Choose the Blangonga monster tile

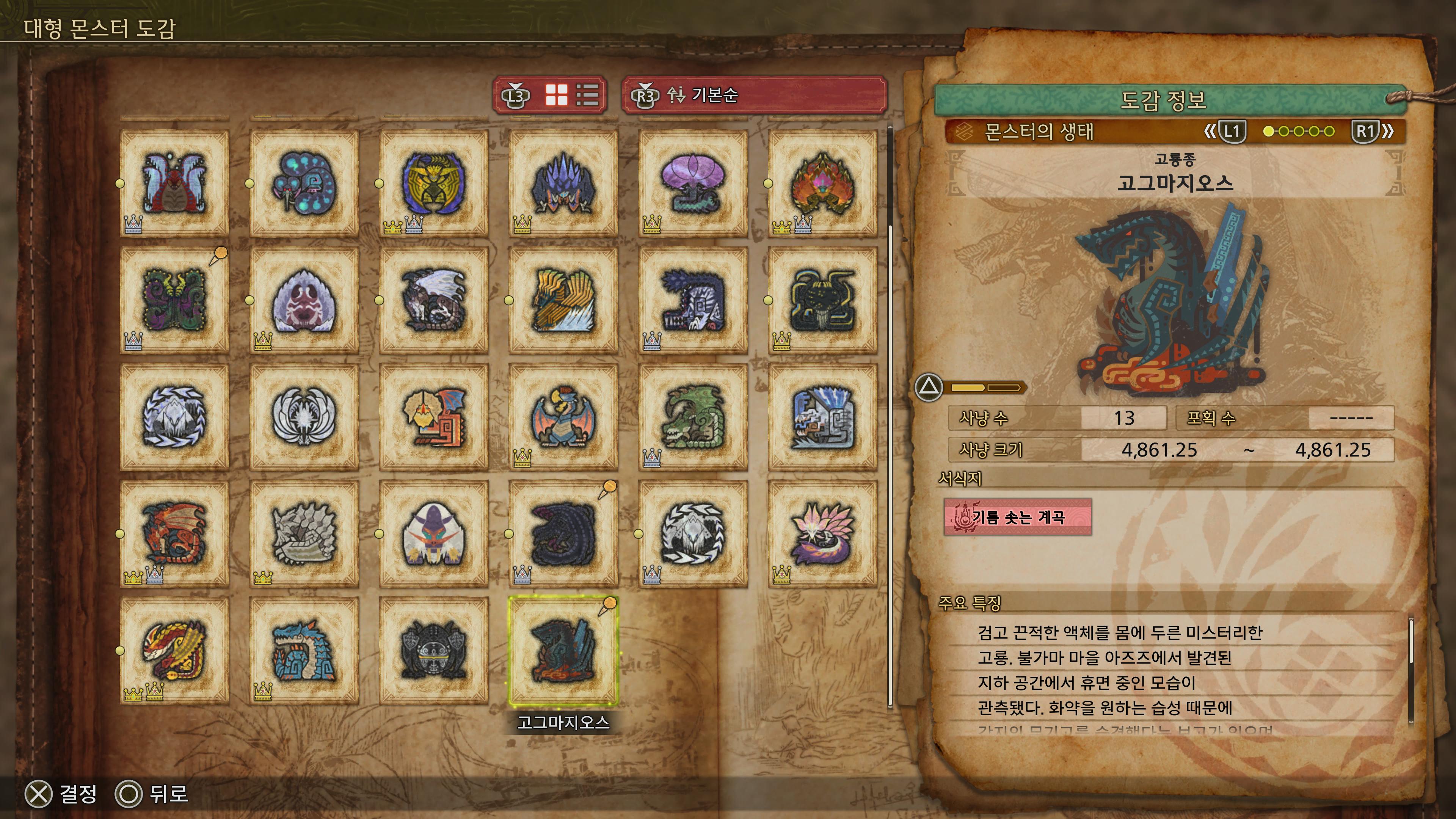point(433,534)
